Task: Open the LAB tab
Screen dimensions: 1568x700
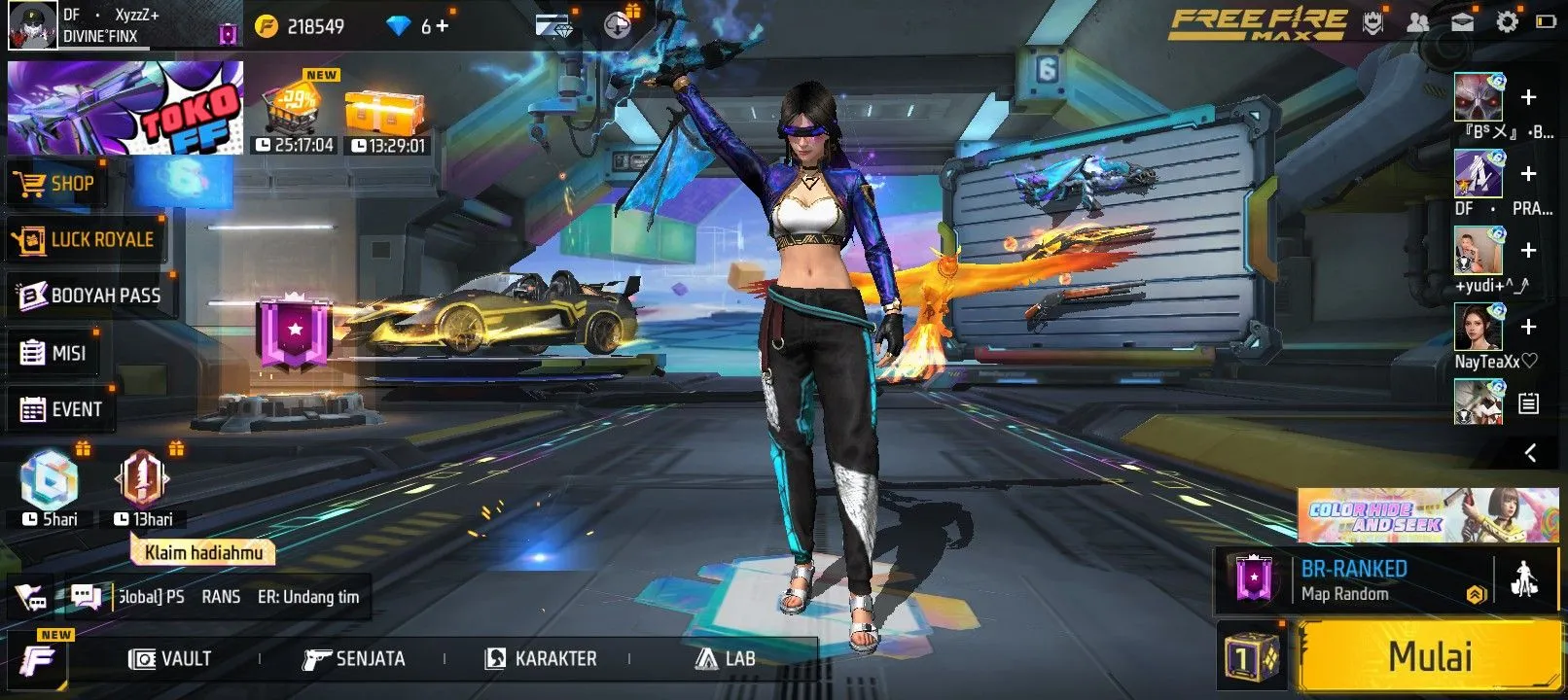Action: coord(726,659)
